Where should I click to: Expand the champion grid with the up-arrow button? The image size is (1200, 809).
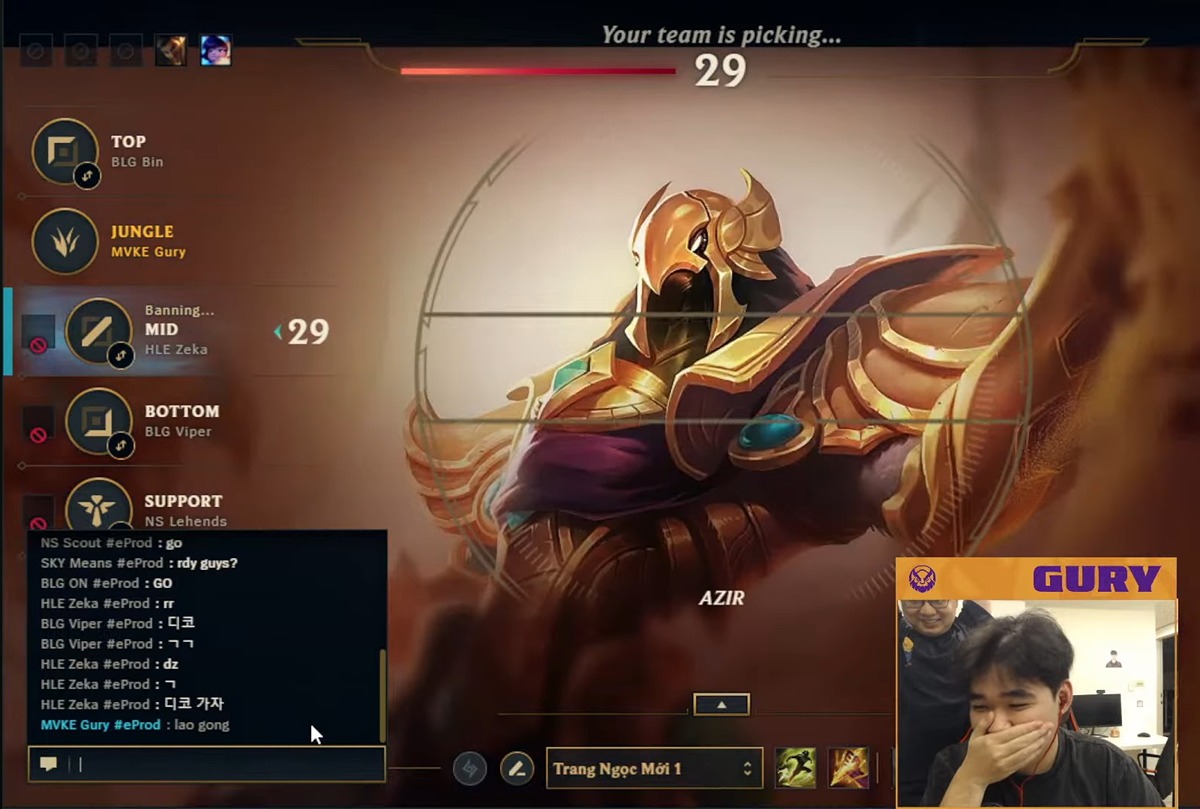[721, 704]
